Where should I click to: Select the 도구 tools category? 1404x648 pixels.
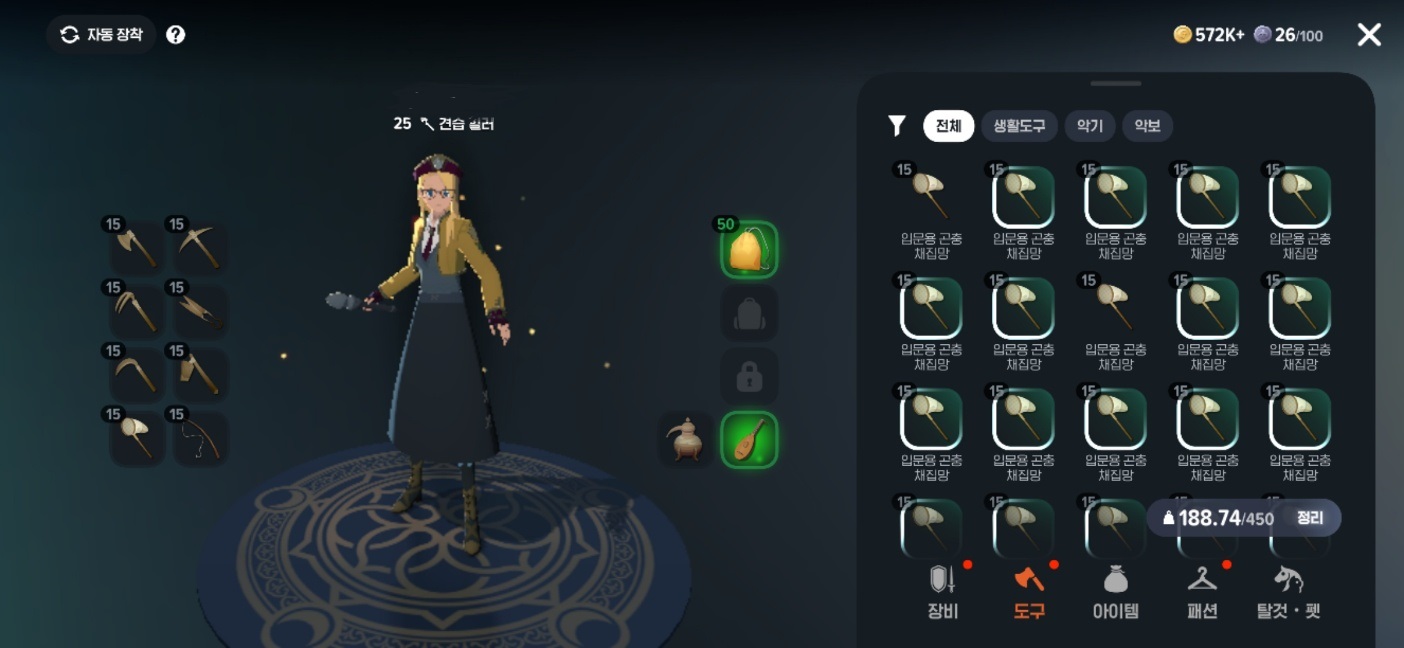pyautogui.click(x=1029, y=592)
